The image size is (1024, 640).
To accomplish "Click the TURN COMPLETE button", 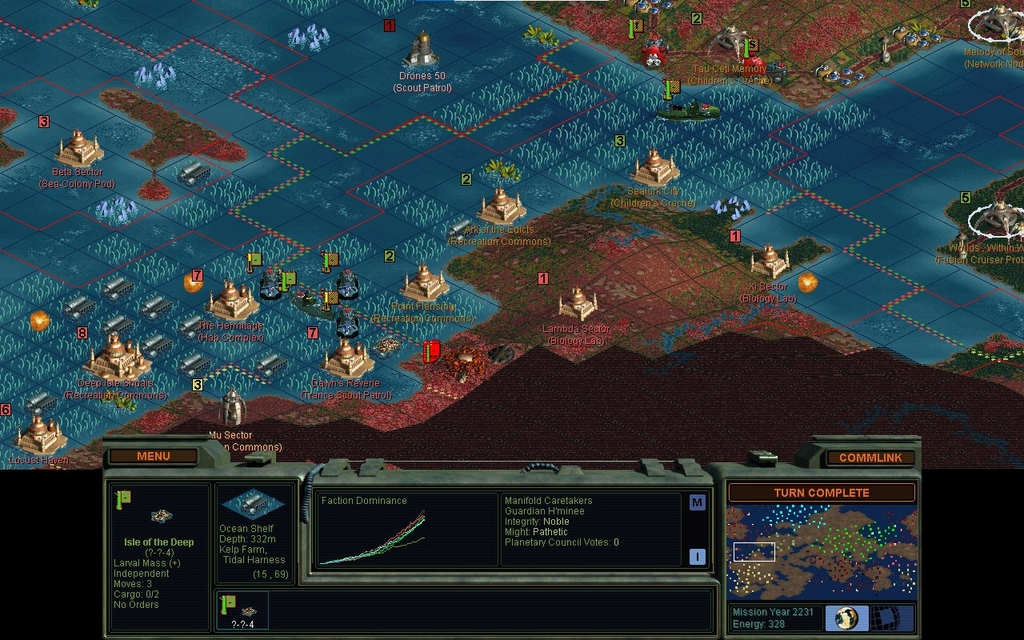I will point(821,492).
